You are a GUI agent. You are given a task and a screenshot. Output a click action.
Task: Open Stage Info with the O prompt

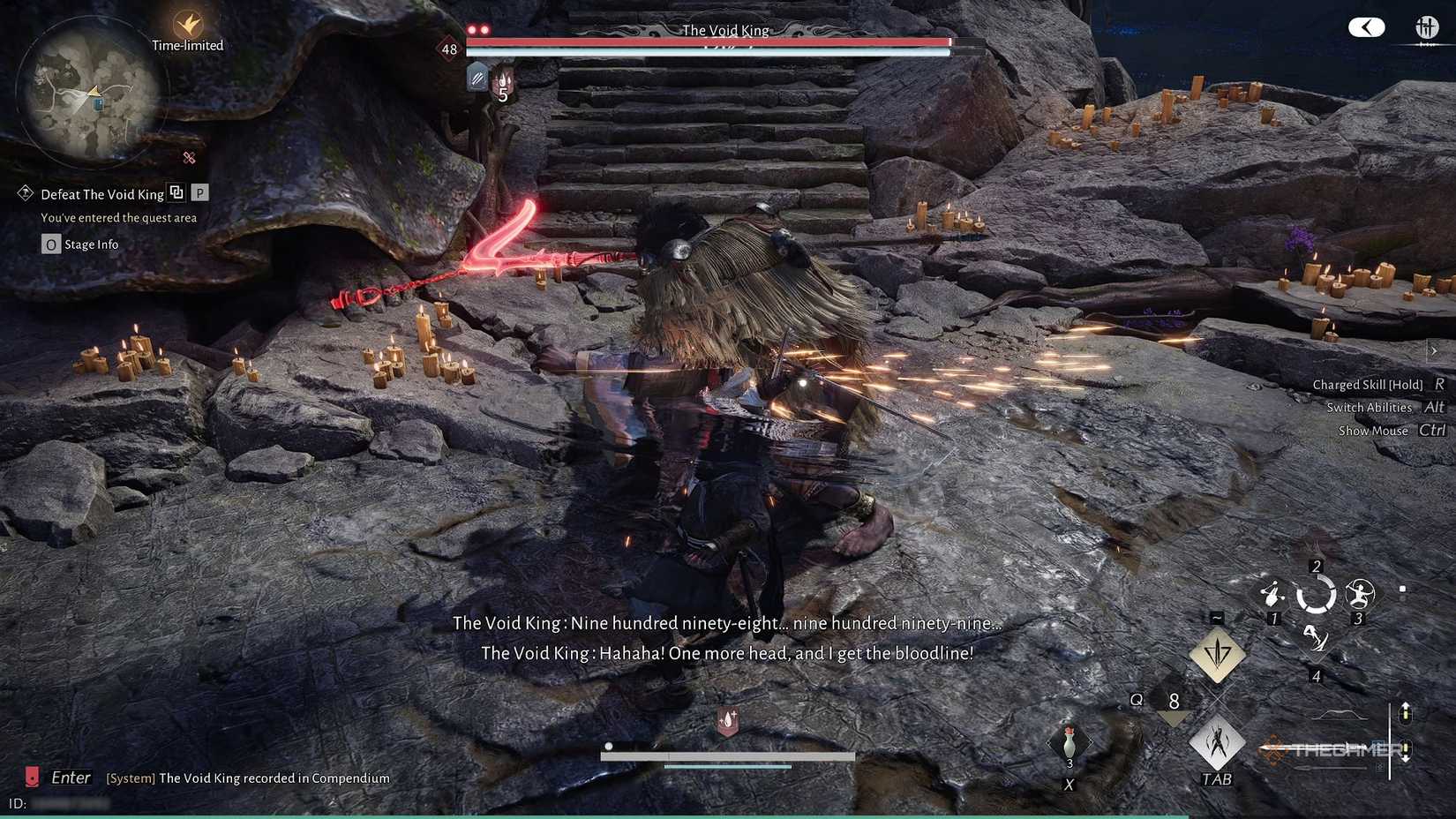point(50,244)
